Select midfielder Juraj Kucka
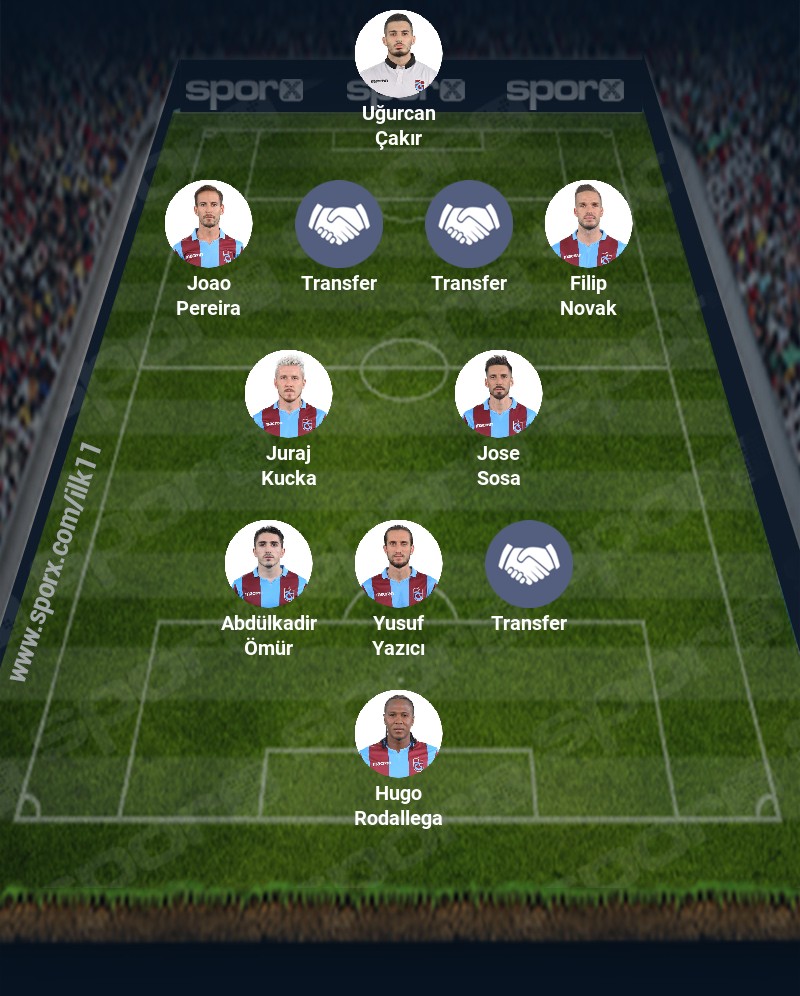 (288, 394)
